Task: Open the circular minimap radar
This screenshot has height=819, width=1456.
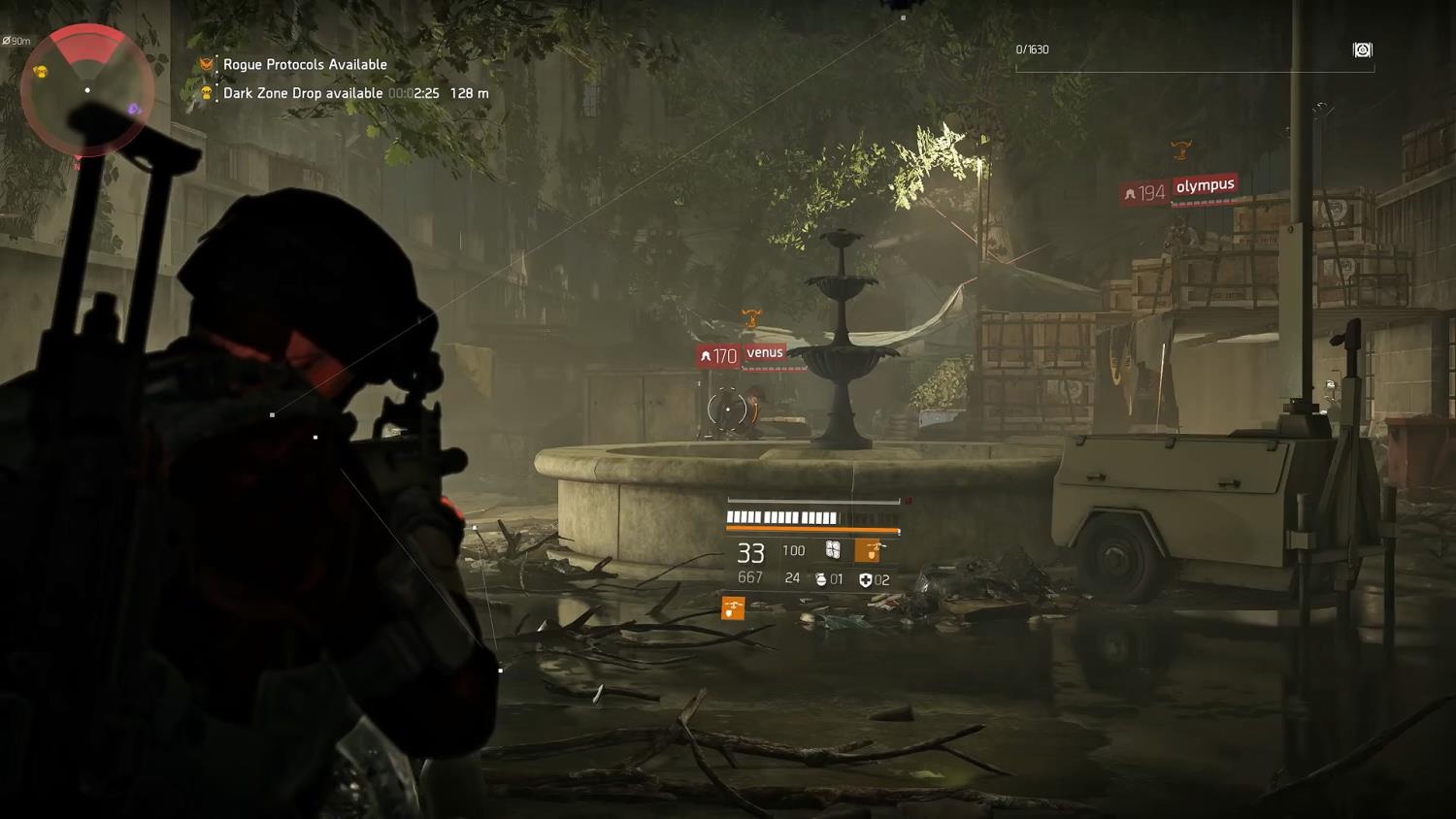Action: click(86, 89)
